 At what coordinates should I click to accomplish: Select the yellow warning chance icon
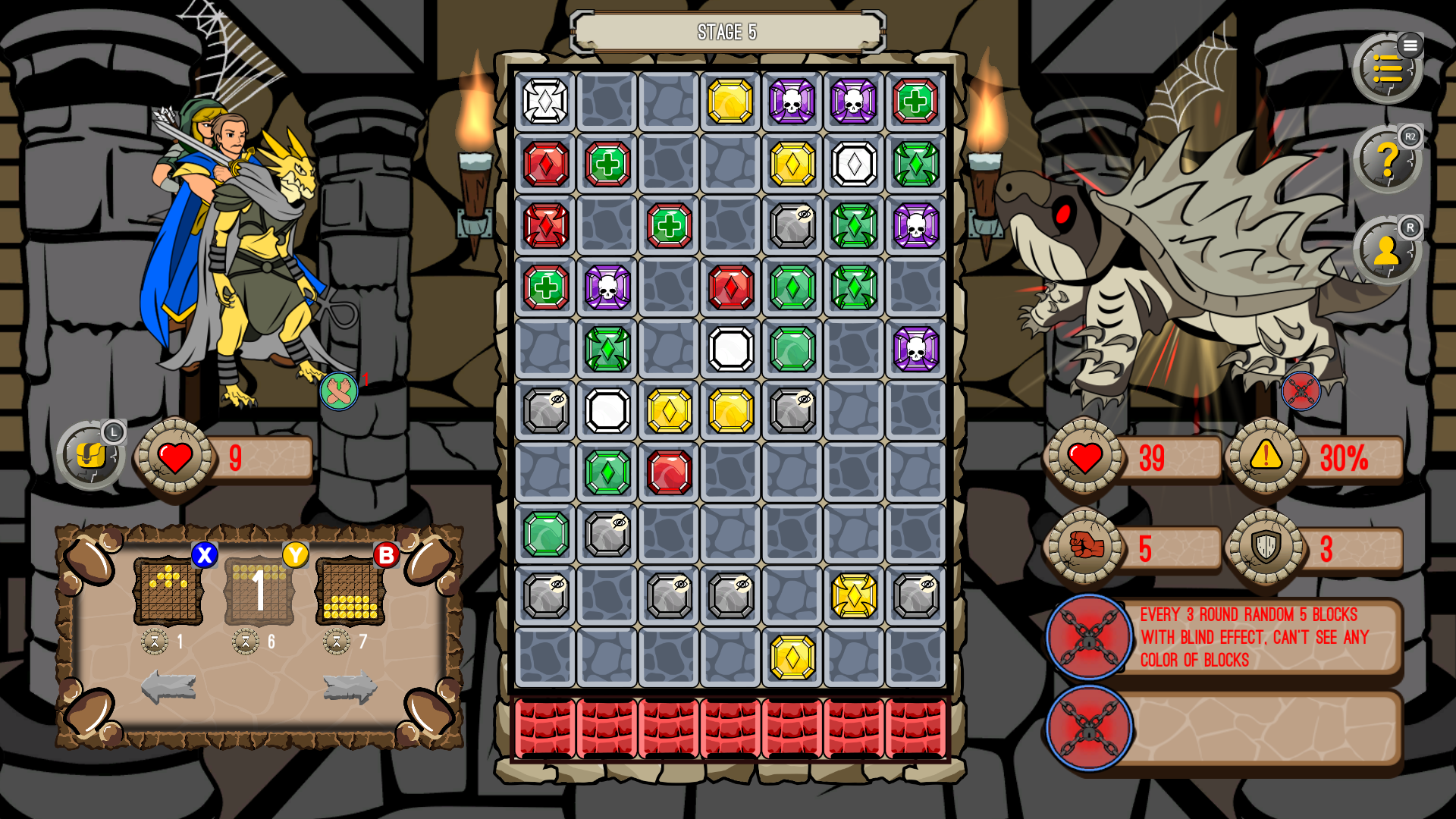click(1266, 457)
